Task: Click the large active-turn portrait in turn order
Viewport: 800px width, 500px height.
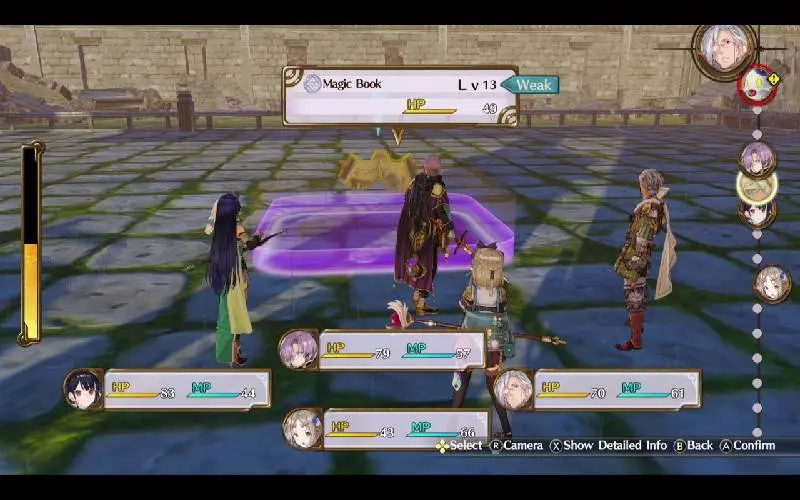Action: coord(722,46)
